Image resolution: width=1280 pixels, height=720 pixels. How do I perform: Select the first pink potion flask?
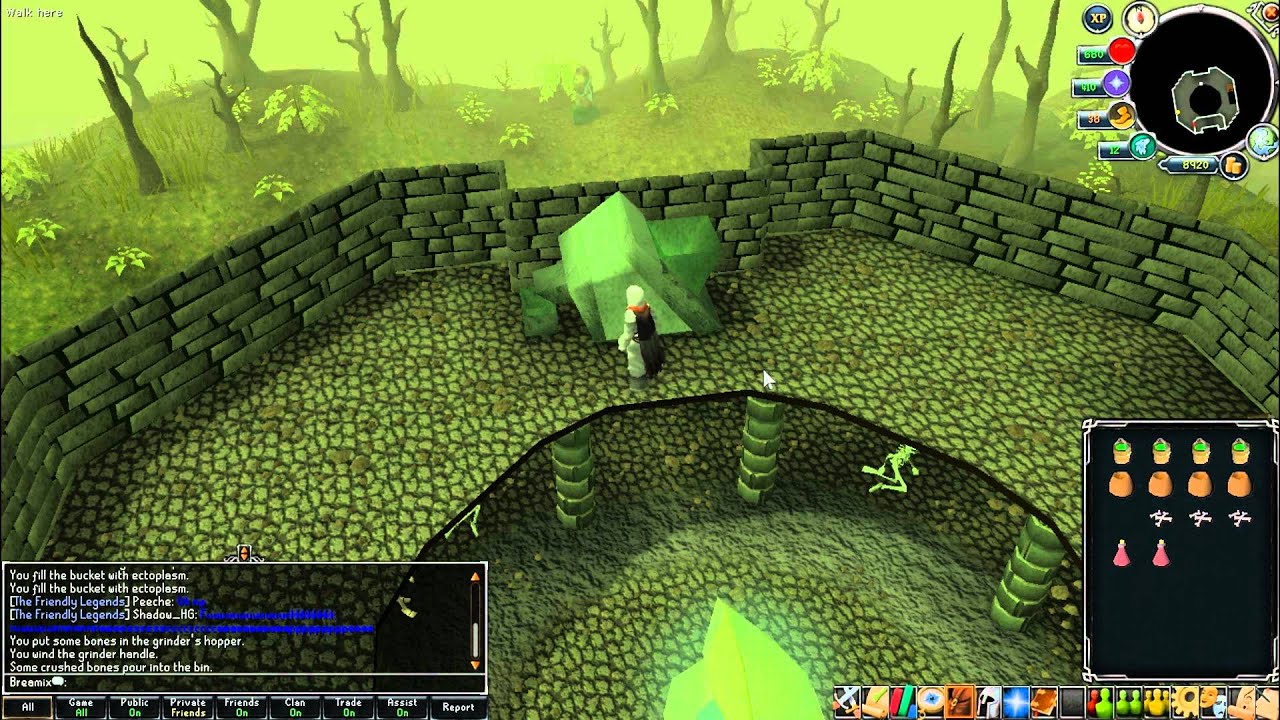point(1121,552)
